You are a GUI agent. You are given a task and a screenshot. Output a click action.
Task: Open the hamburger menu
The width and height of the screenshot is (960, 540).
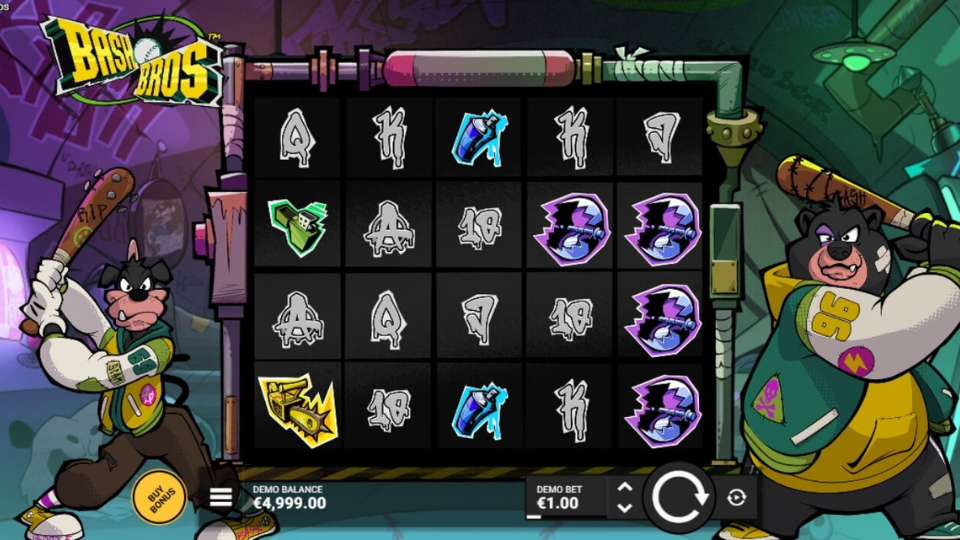click(x=221, y=497)
